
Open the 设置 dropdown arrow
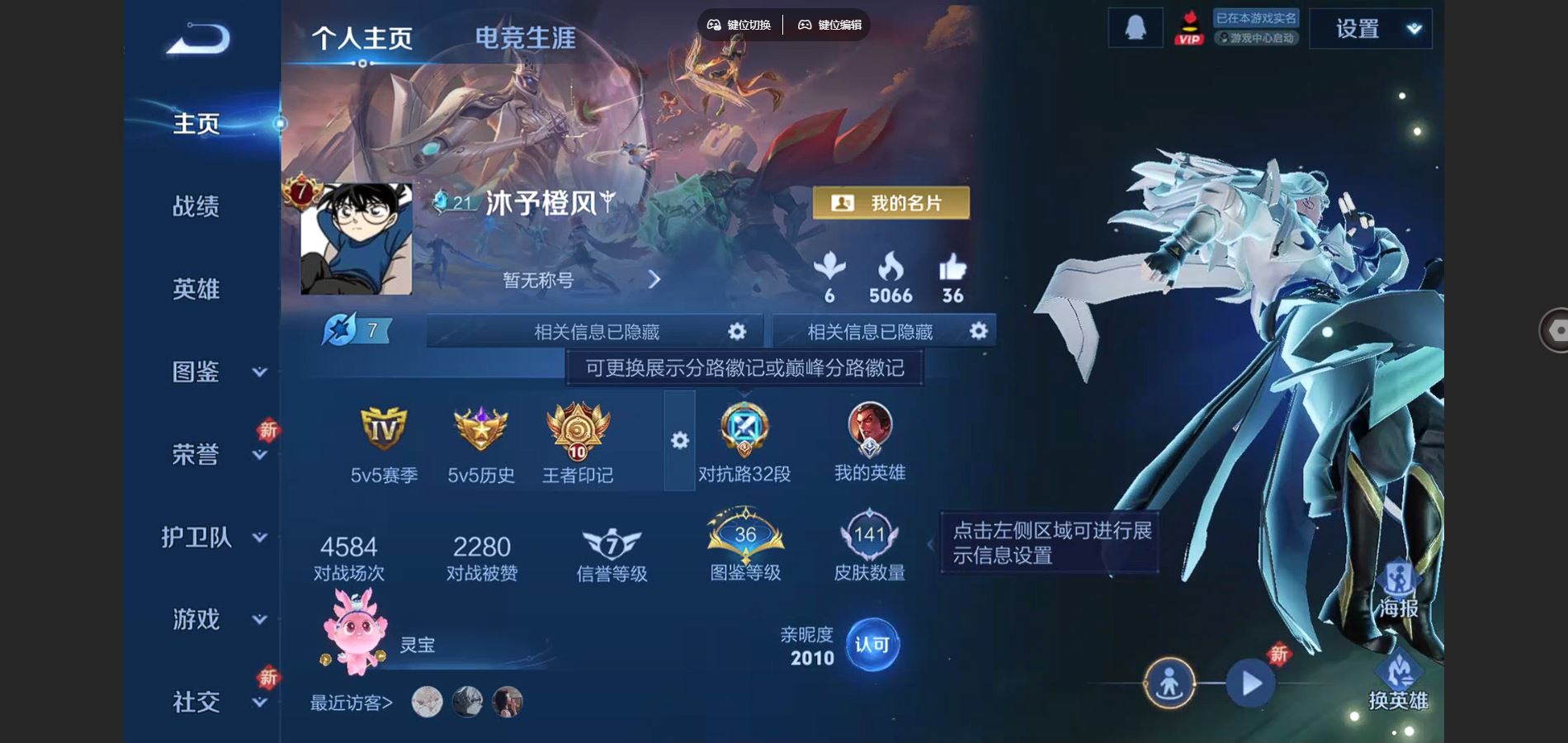pos(1413,26)
